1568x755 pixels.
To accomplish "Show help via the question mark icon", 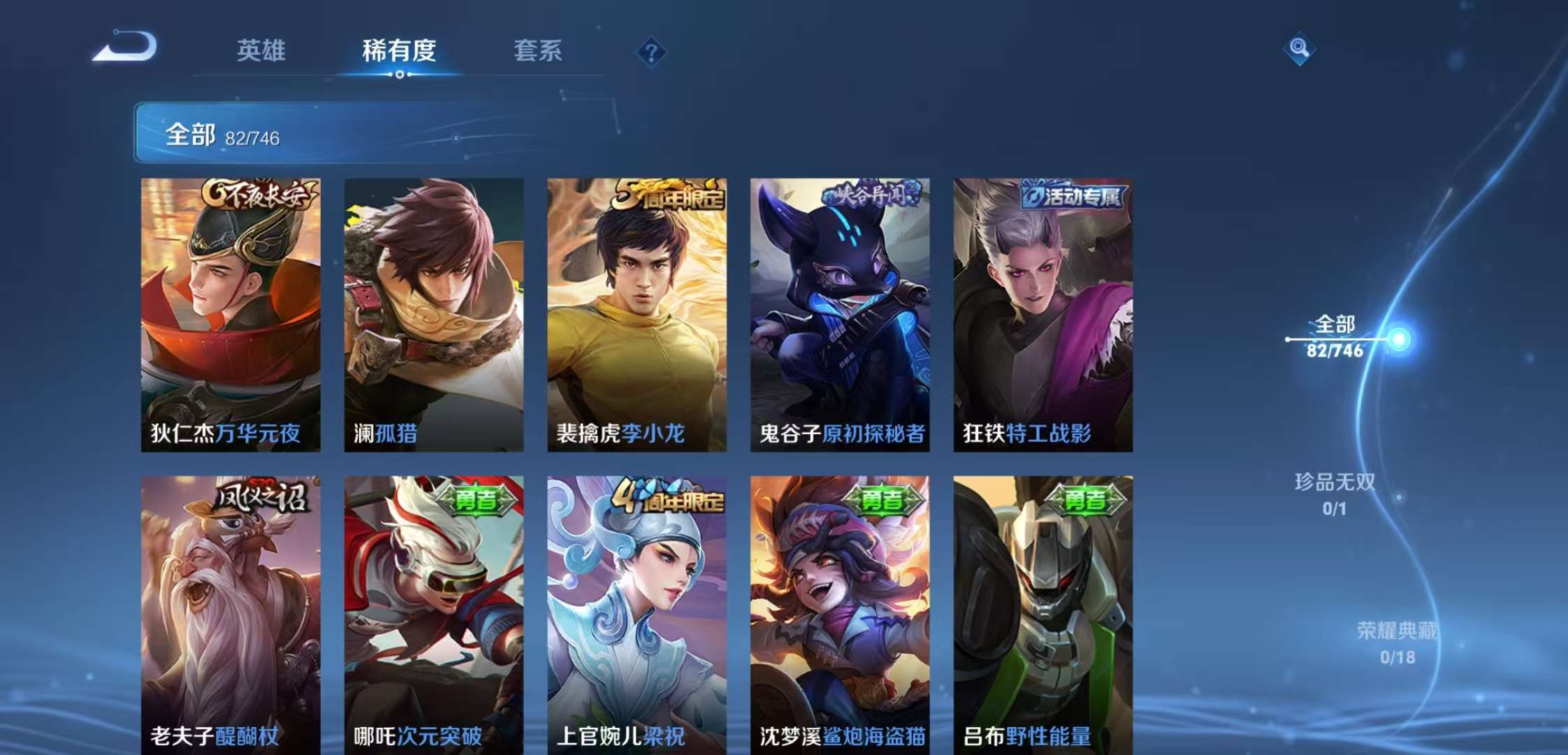I will pos(651,52).
